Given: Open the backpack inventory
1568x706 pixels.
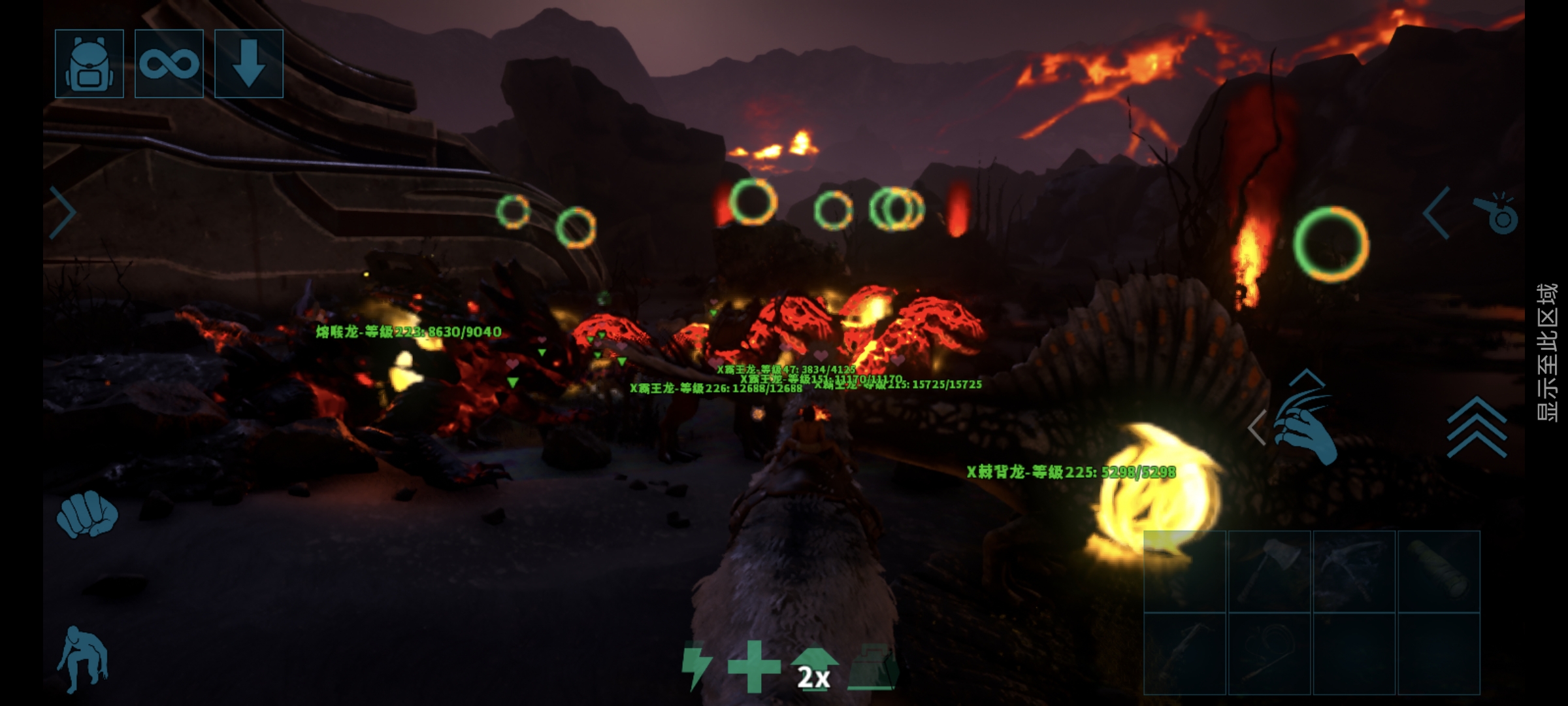Looking at the screenshot, I should tap(90, 64).
